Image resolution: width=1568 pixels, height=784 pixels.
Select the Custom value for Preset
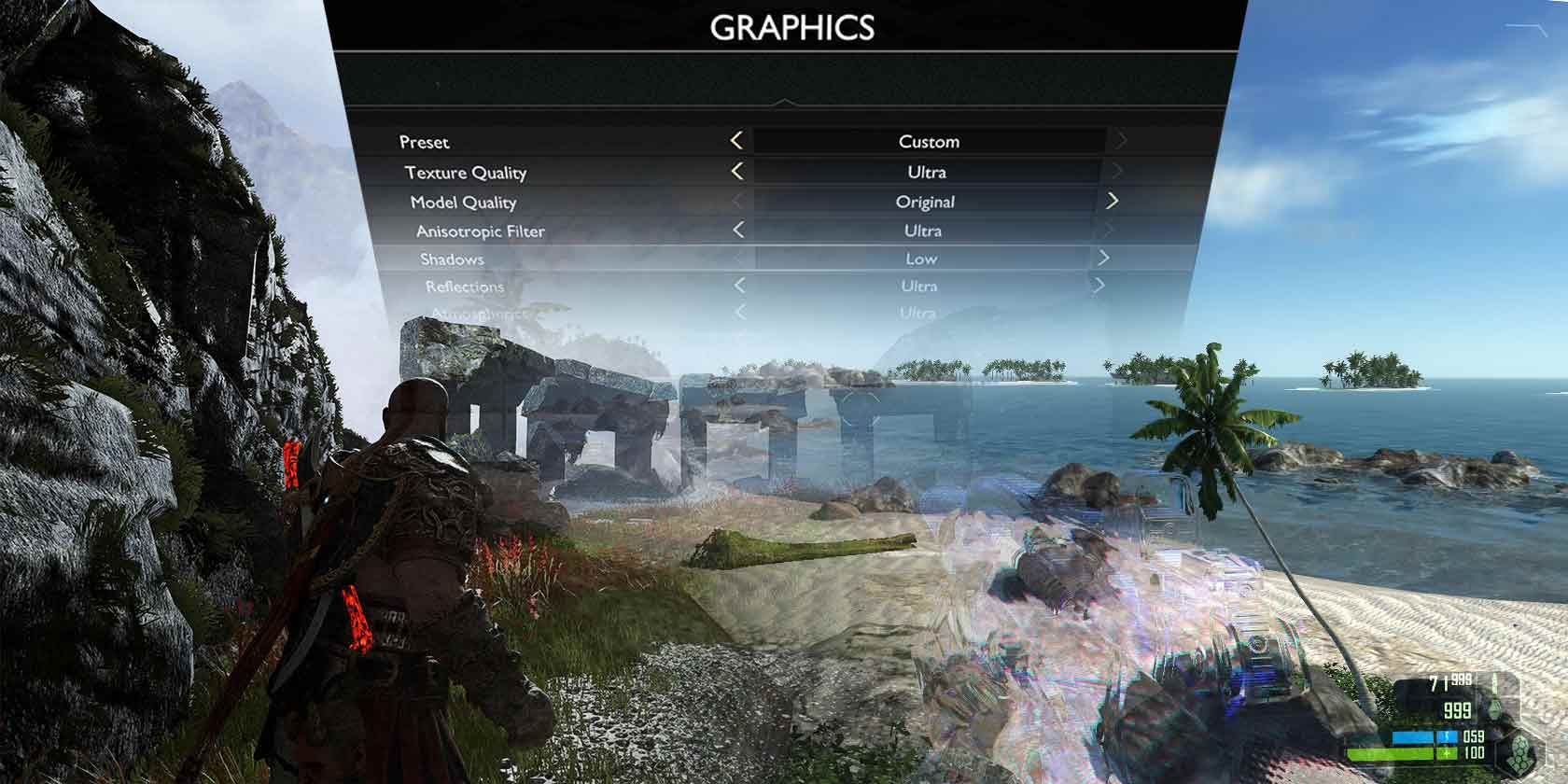pos(929,142)
